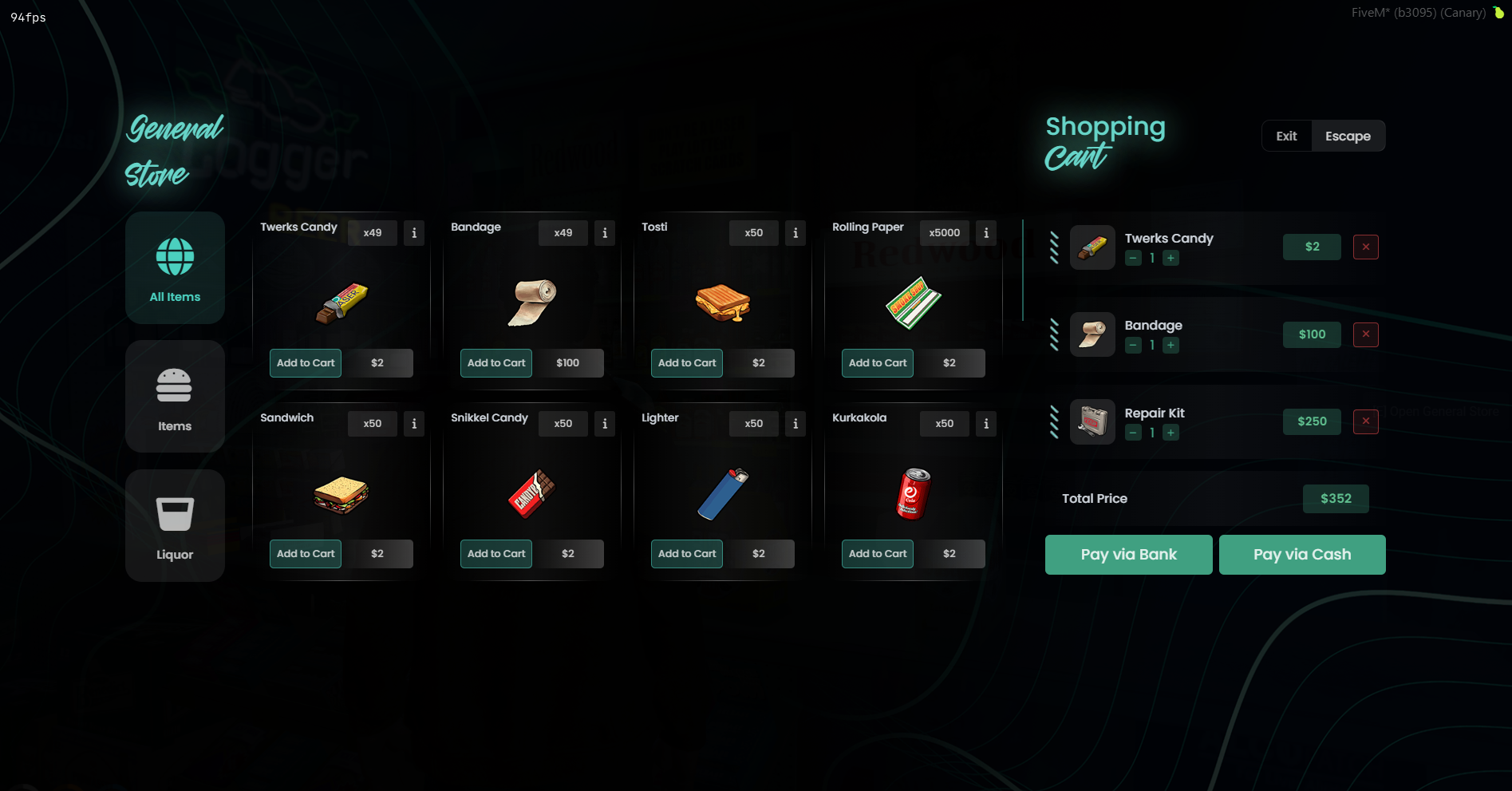Screen dimensions: 1512x791
Task: Remove Twerks Candy from the shopping cart
Action: (x=1366, y=247)
